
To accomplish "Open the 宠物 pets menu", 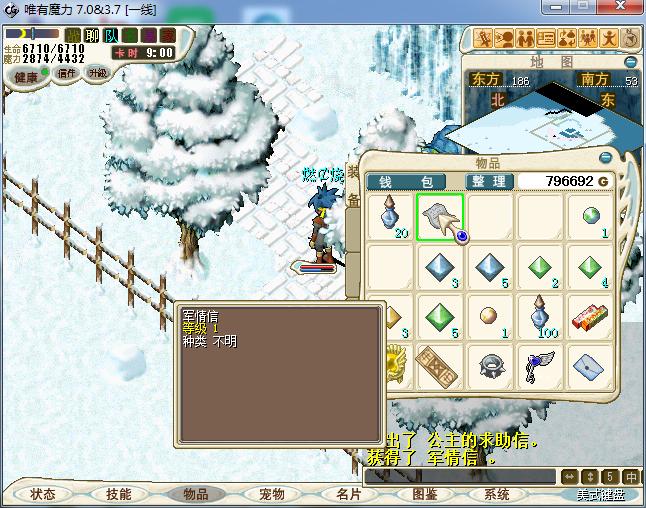I will pos(271,494).
